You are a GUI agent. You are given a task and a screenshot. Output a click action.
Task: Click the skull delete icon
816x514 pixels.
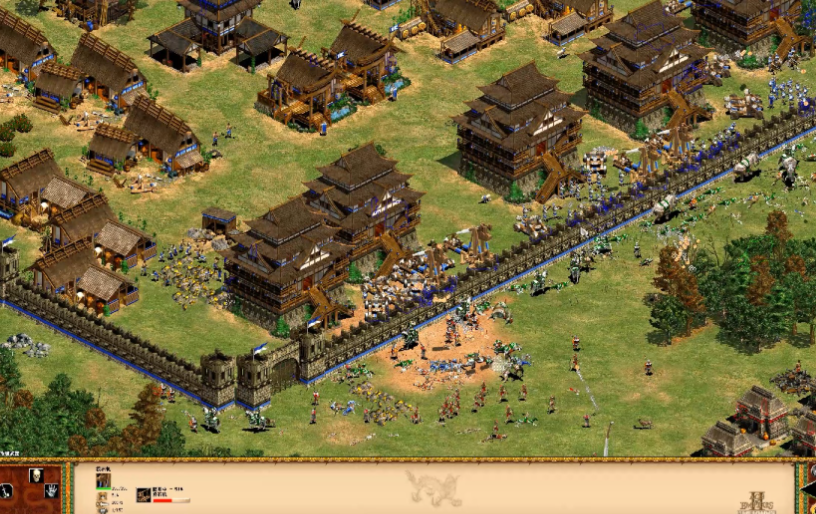35,474
